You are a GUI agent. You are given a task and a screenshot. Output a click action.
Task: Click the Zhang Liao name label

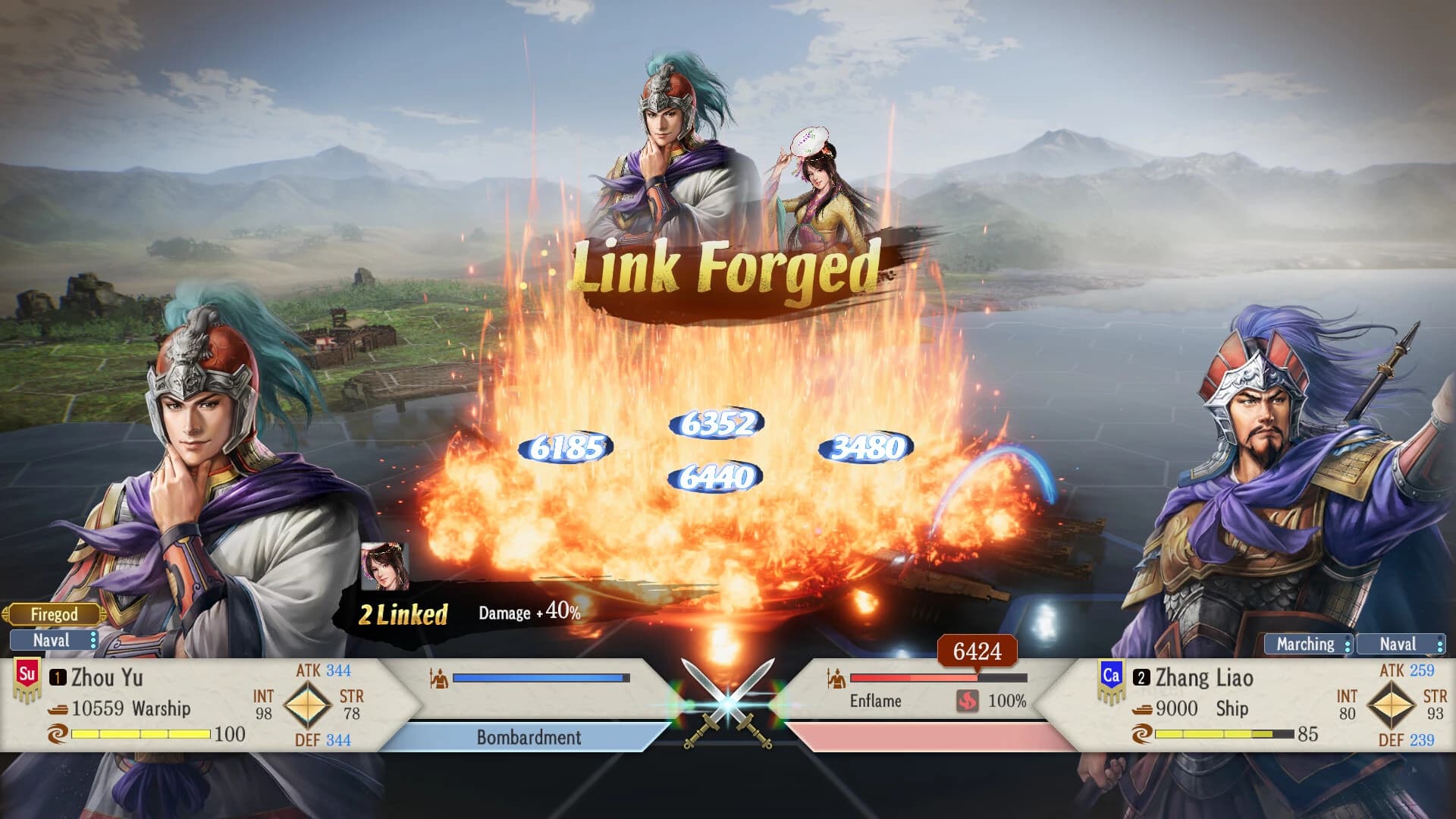click(1206, 677)
